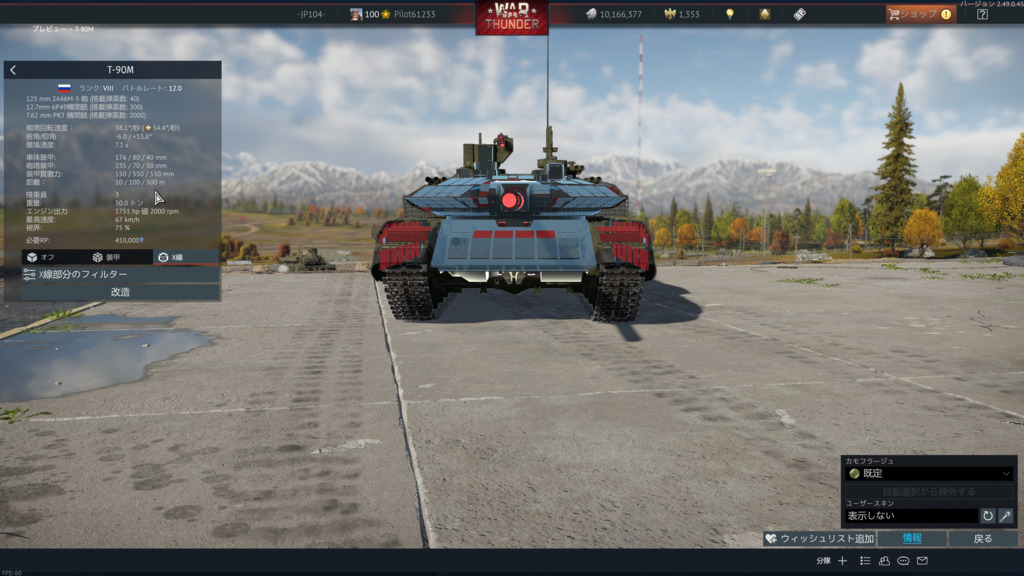Open the ユーザースキン user skin dropdown

click(x=910, y=516)
